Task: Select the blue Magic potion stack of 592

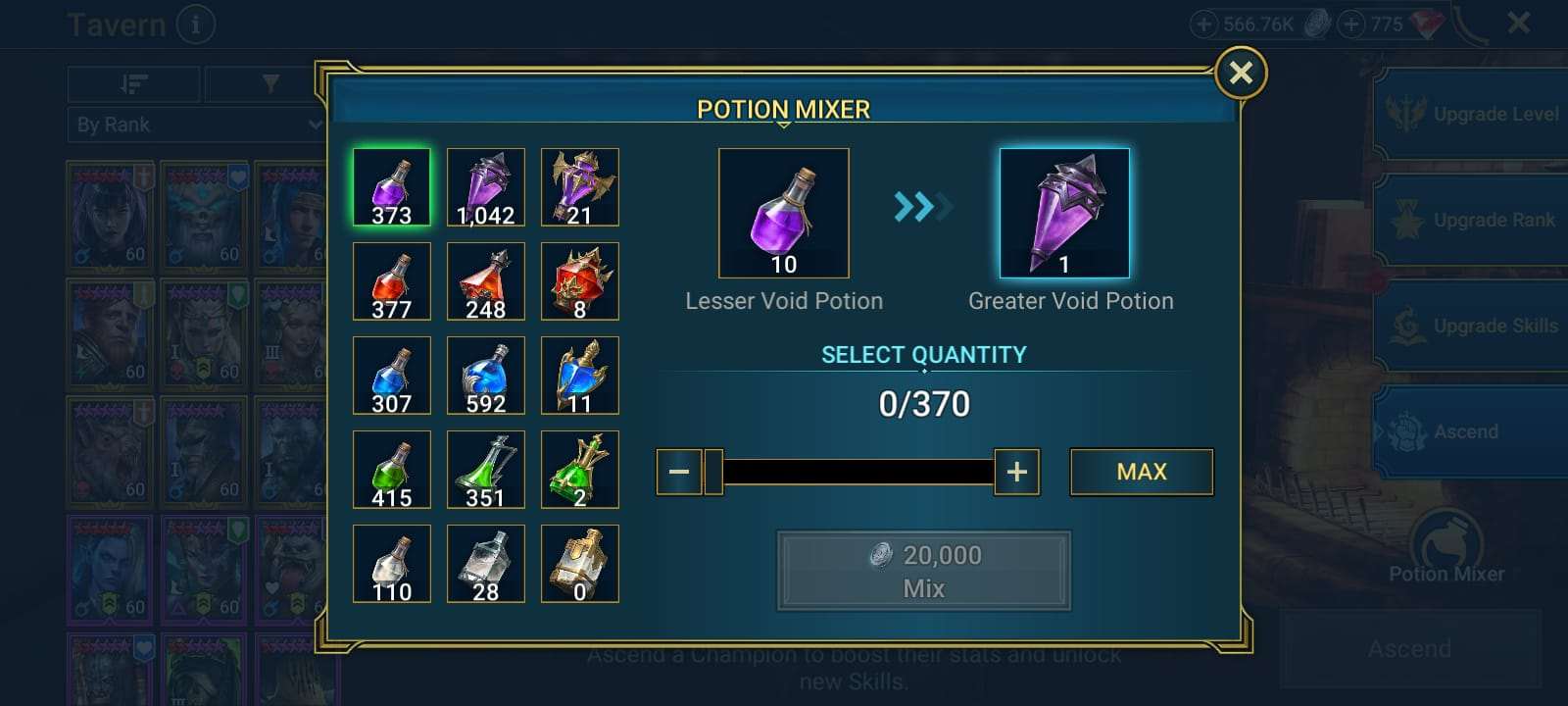Action: tap(486, 376)
